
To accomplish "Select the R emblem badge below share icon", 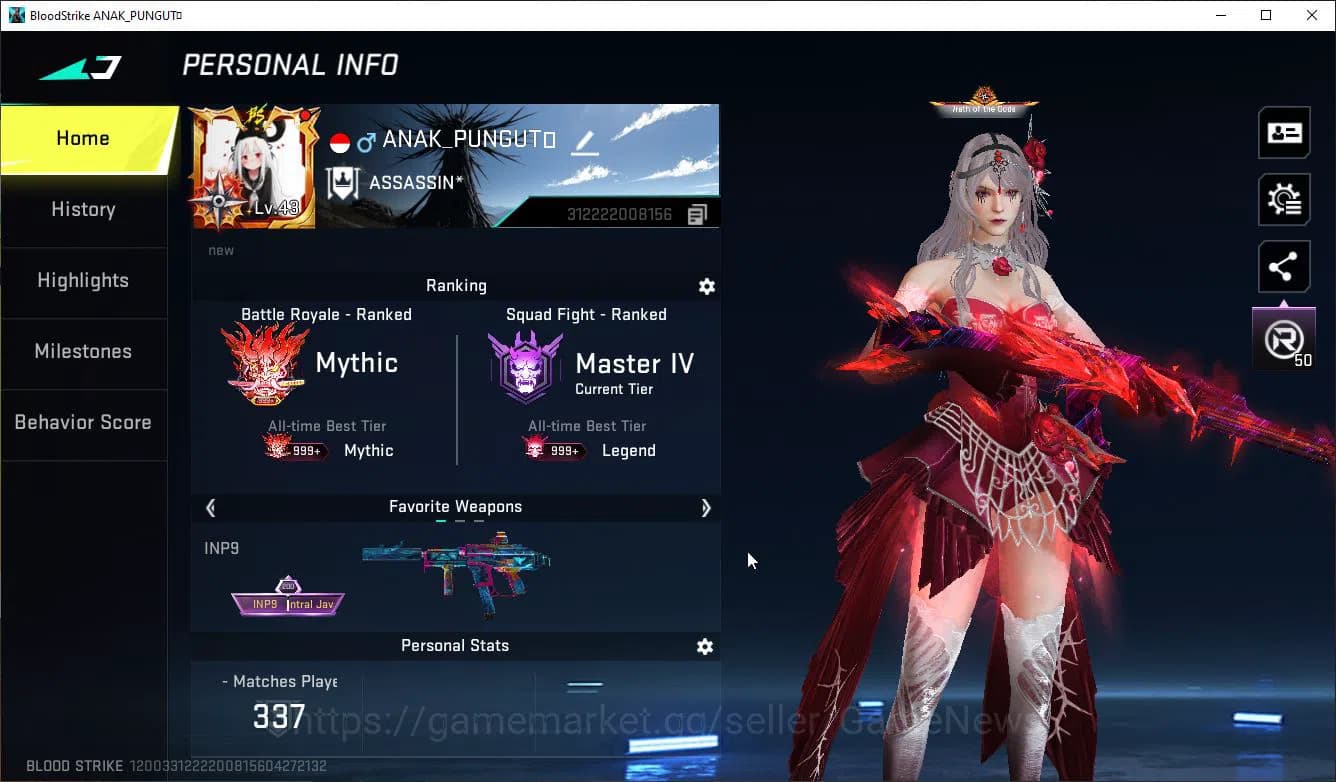I will pos(1284,338).
